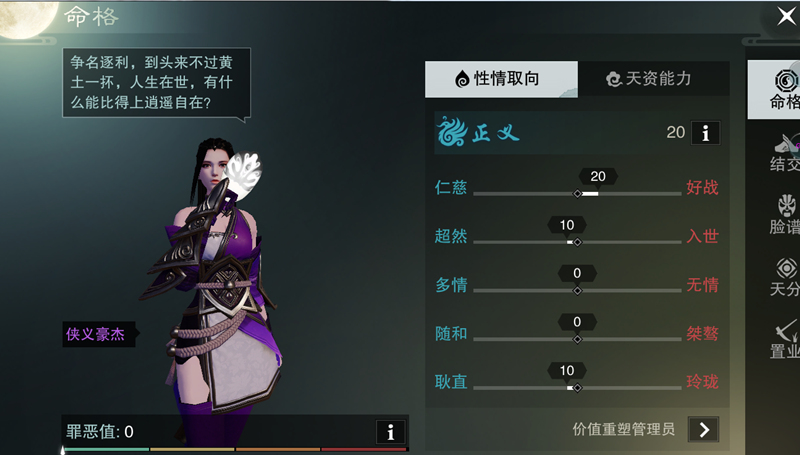Open the 价值重塑管理员 arrow button

point(705,429)
